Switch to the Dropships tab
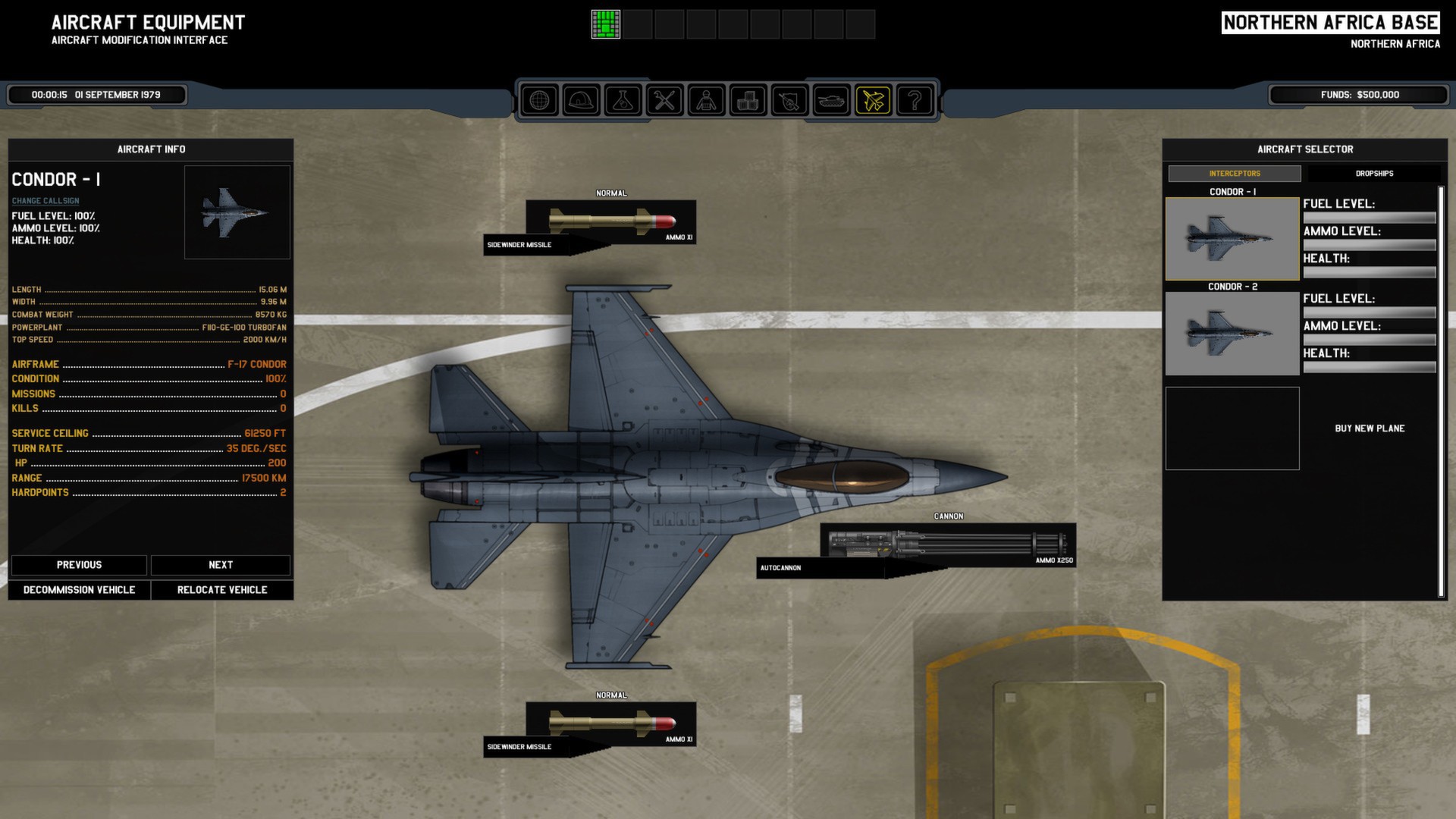This screenshot has width=1456, height=819. click(x=1374, y=174)
